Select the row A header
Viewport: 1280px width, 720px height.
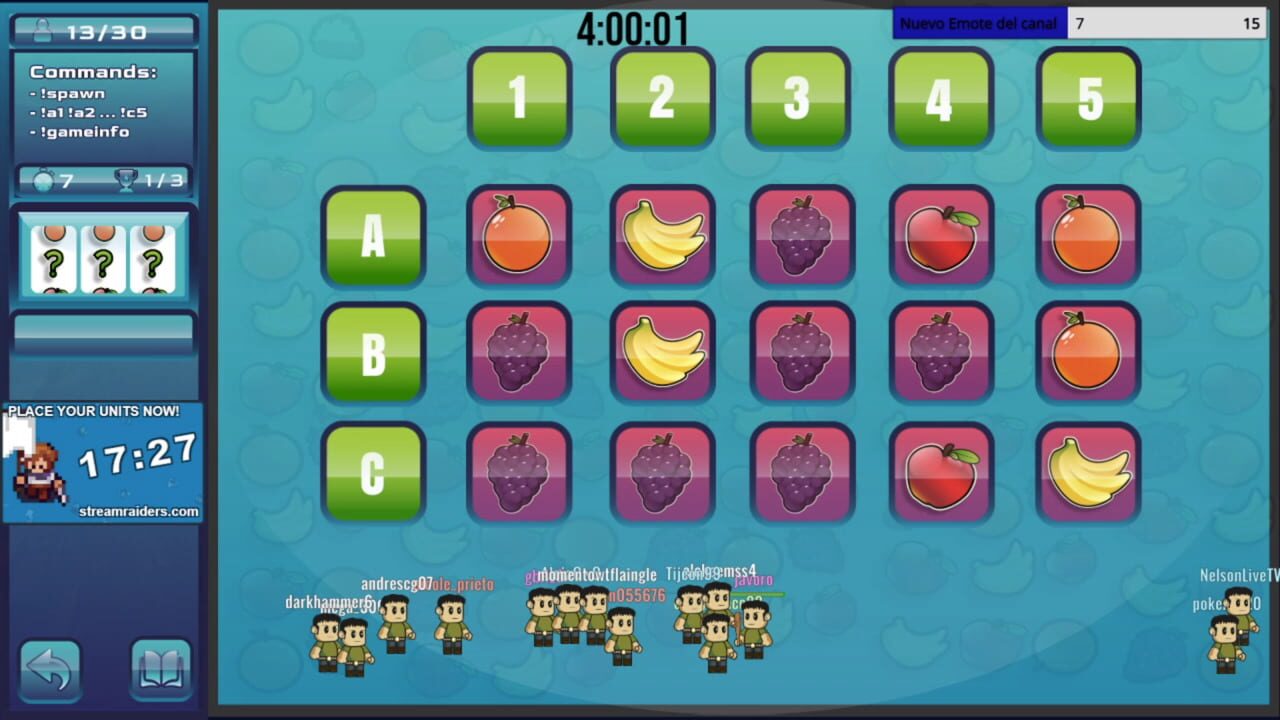click(373, 237)
